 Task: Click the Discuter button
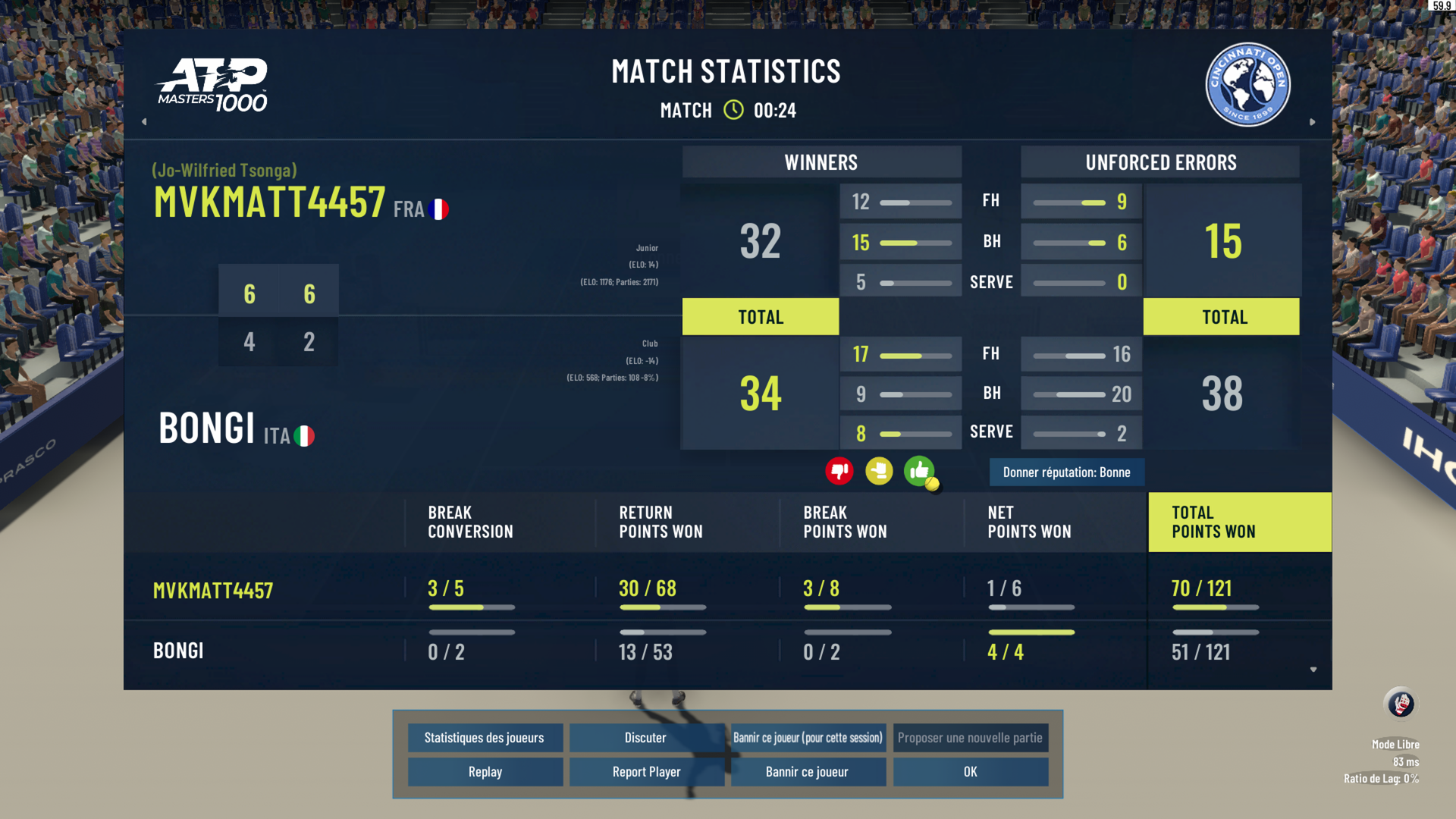(645, 738)
